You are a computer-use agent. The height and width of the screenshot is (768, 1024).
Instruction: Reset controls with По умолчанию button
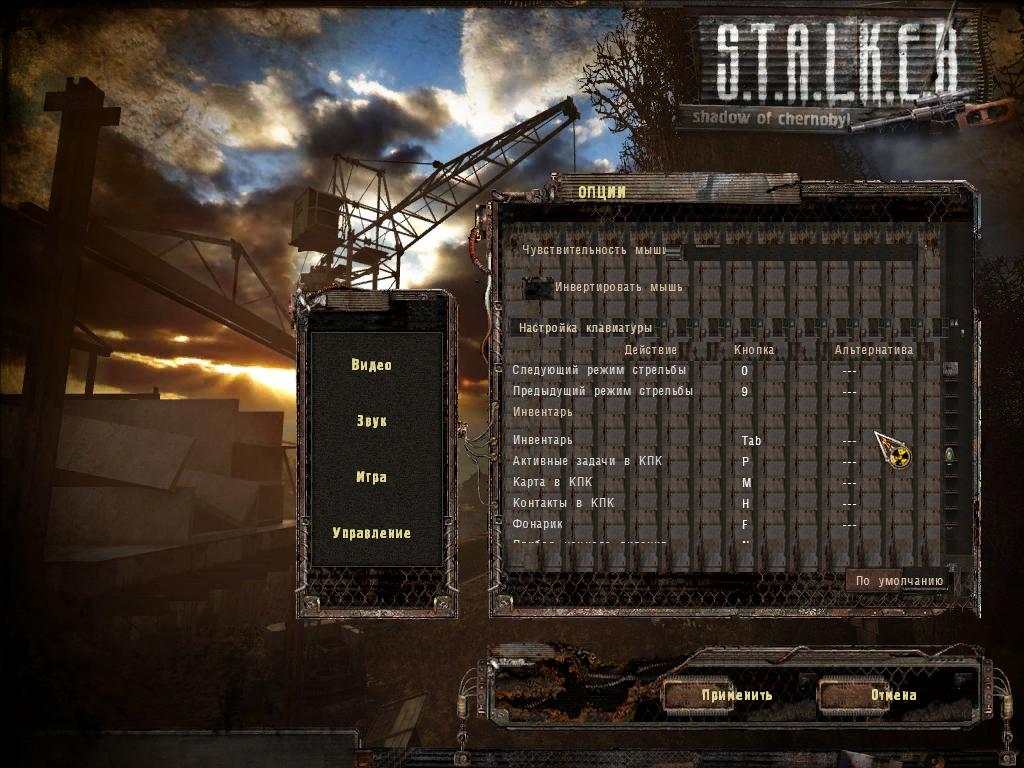899,581
